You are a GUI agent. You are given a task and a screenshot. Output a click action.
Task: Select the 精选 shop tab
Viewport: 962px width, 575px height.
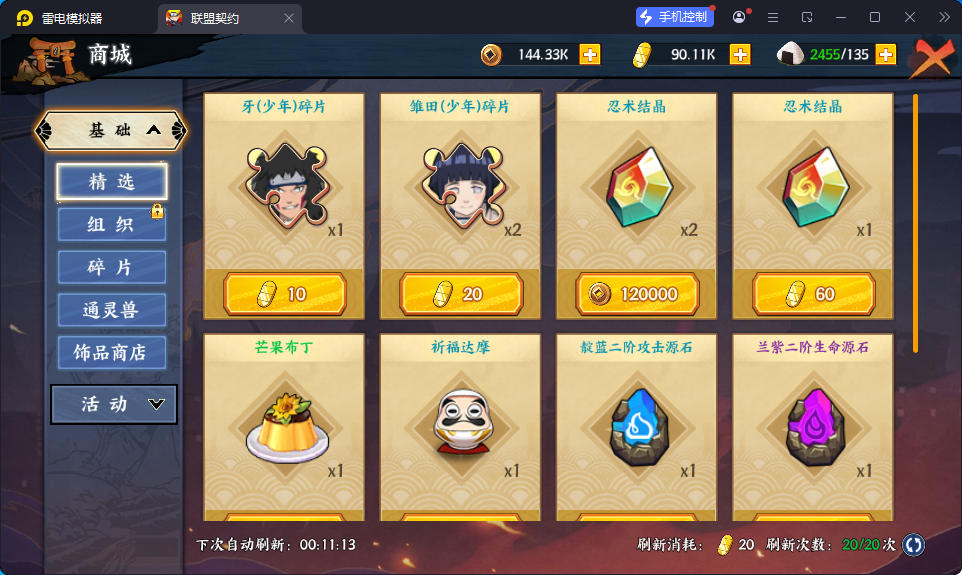pyautogui.click(x=111, y=182)
